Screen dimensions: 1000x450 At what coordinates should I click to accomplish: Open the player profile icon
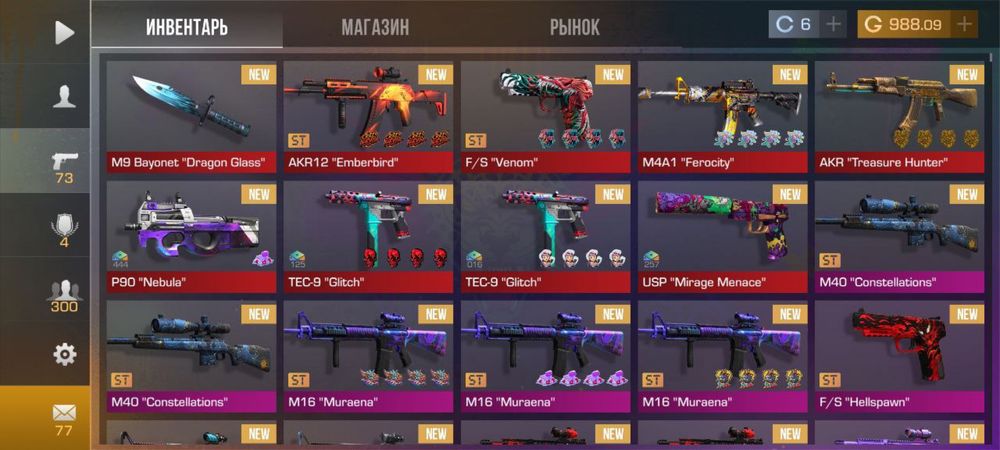click(x=64, y=96)
